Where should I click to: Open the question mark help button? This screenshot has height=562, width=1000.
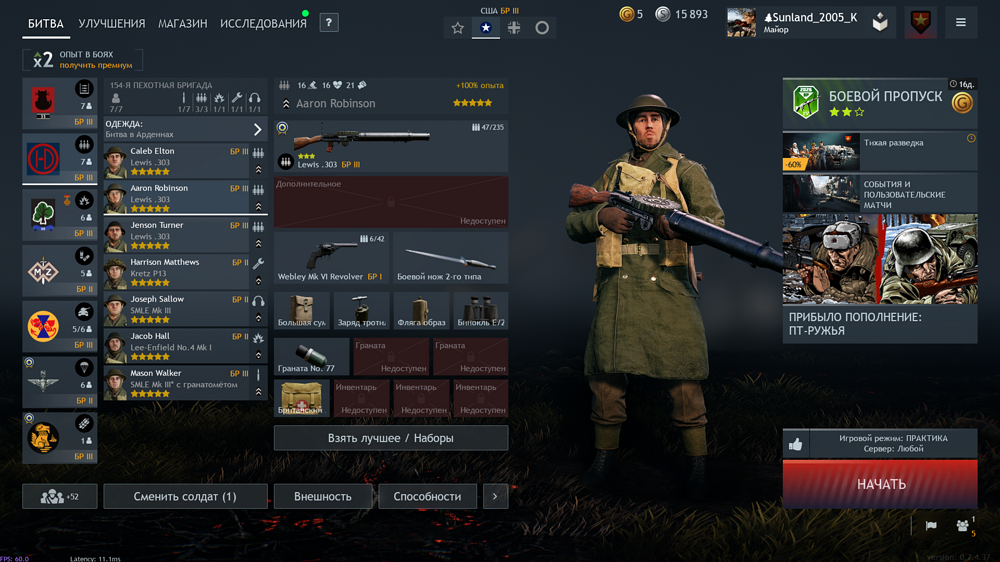[x=329, y=22]
